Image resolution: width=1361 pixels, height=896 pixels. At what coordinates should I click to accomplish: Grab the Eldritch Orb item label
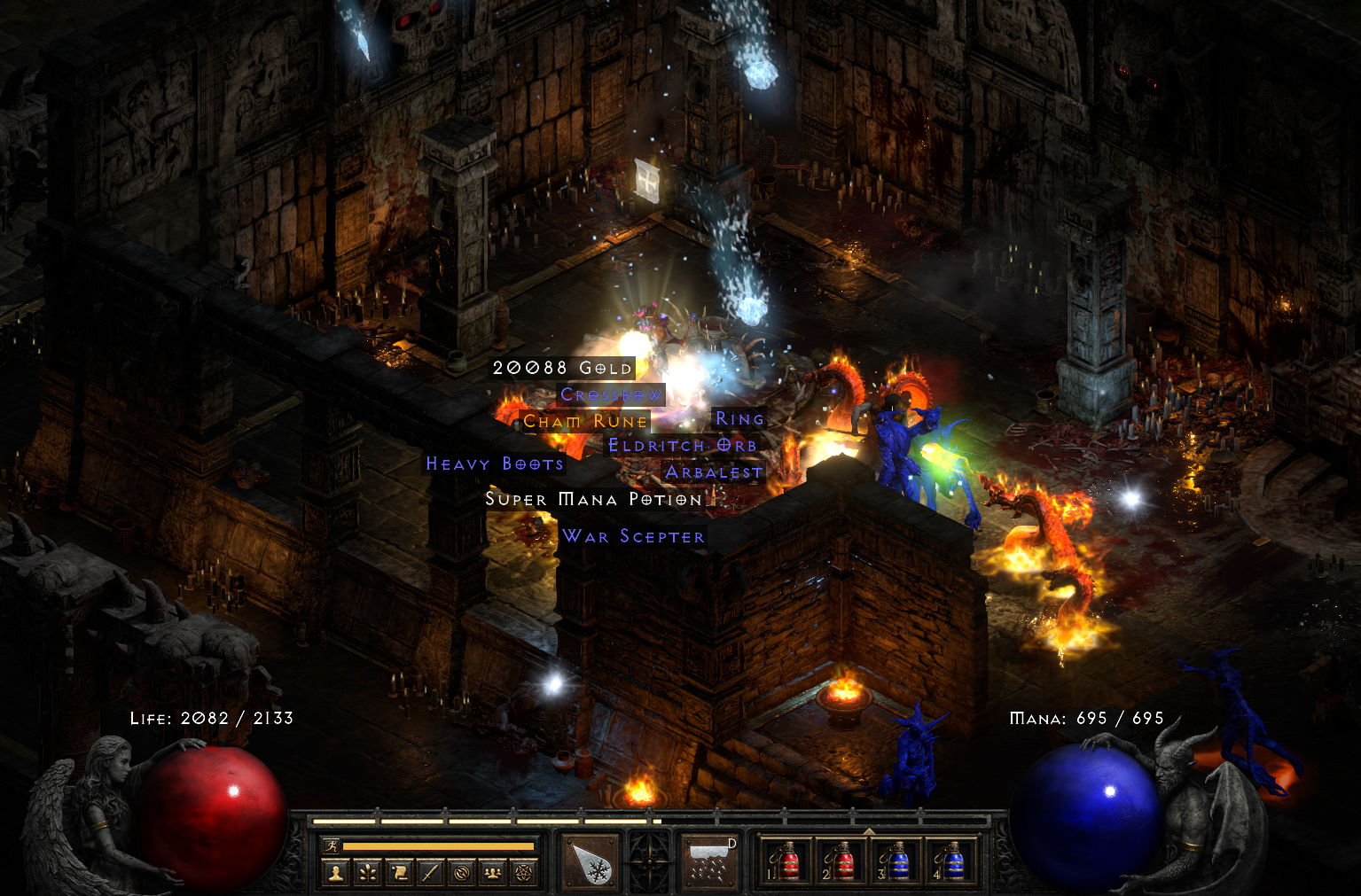click(x=682, y=446)
